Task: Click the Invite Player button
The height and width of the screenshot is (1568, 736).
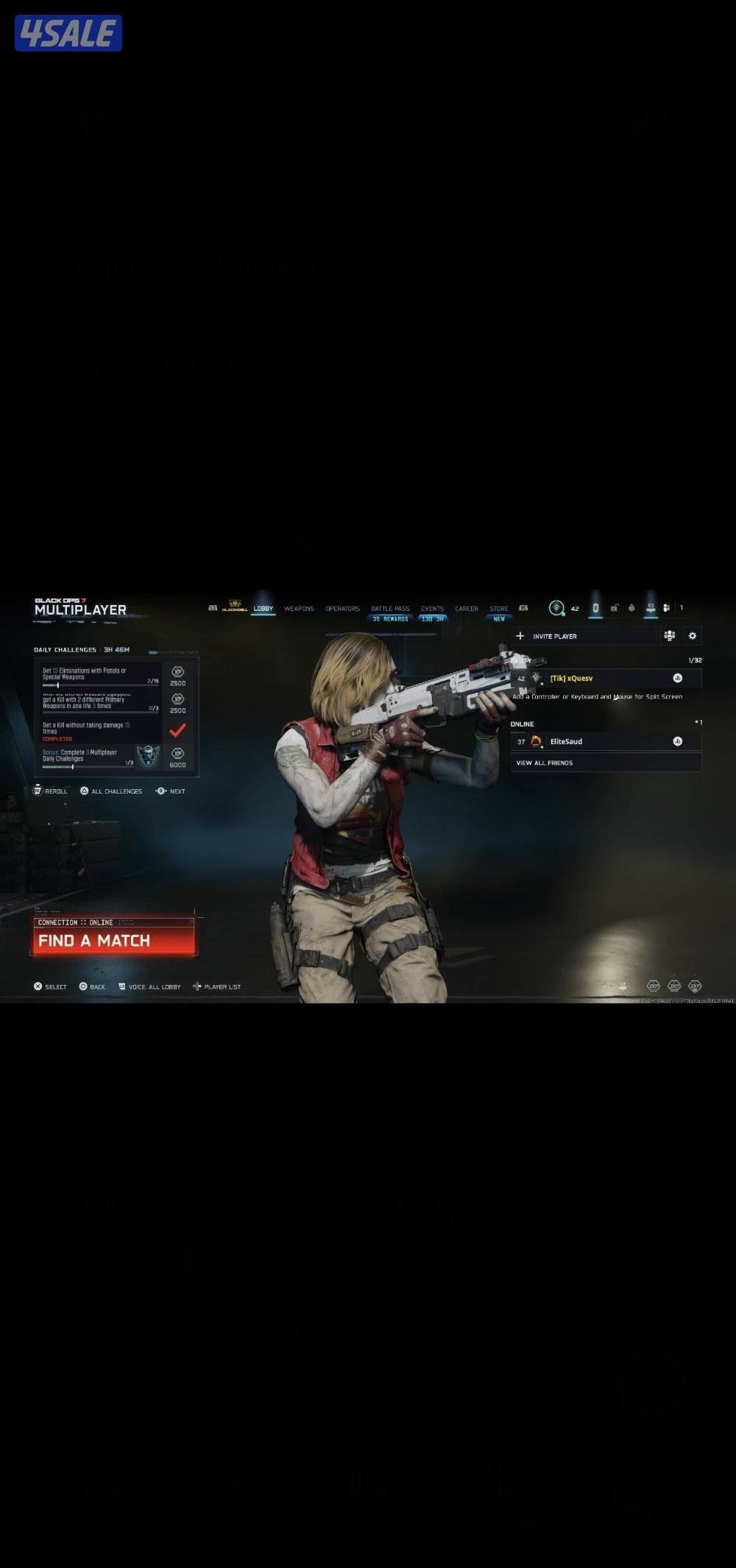Action: (583, 636)
